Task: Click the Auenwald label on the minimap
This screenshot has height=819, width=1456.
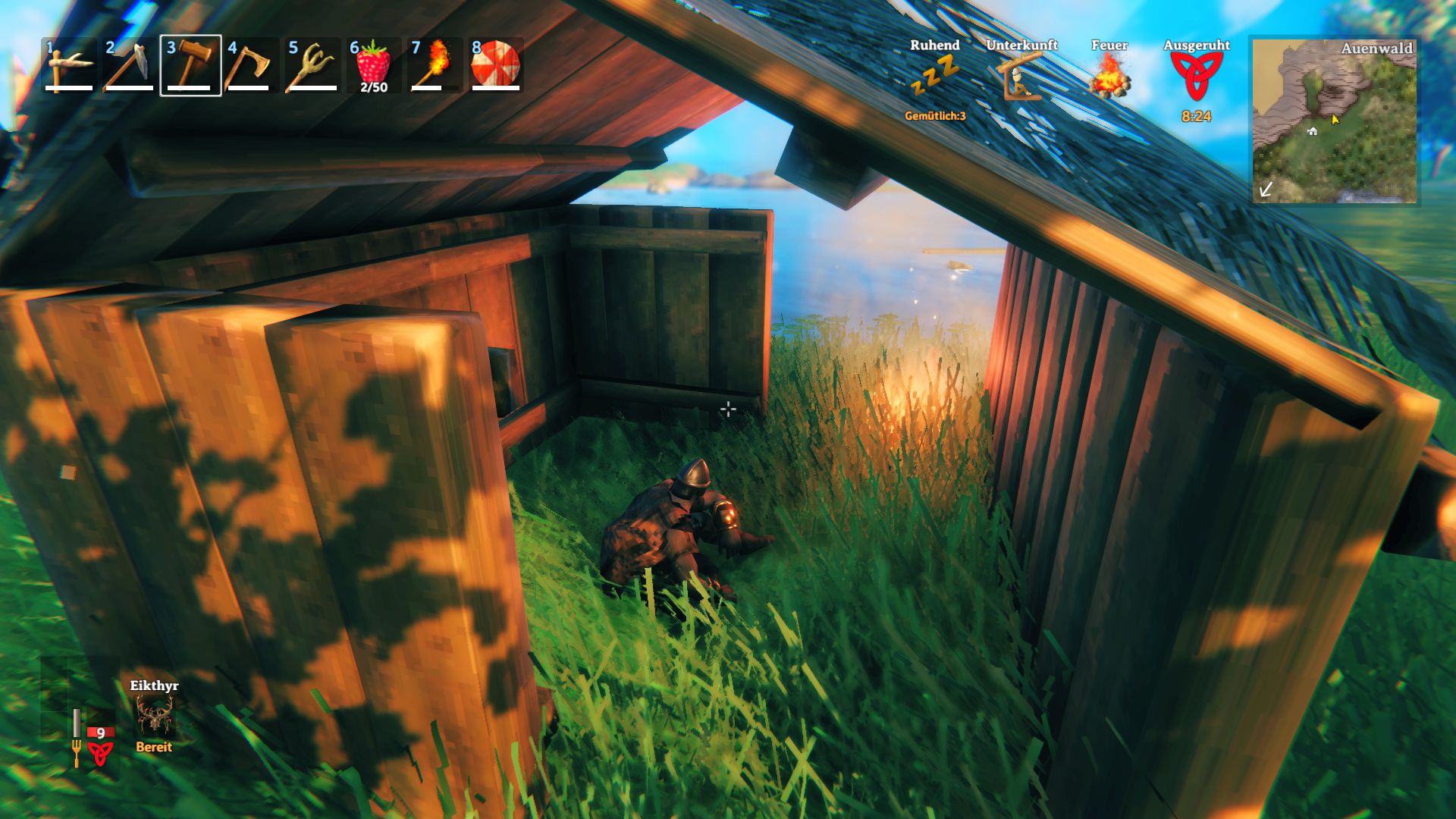Action: point(1379,47)
